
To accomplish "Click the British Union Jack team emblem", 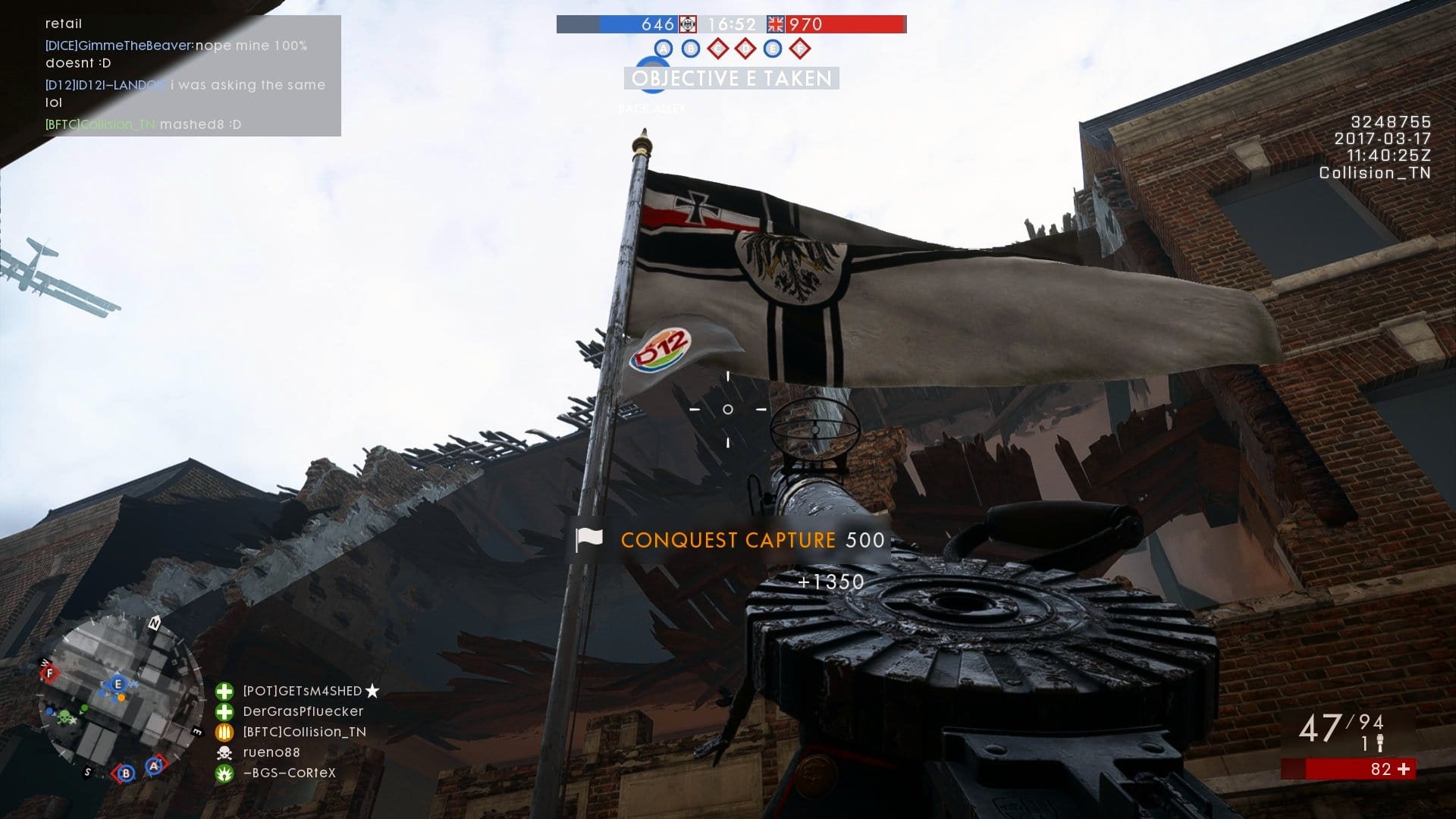I will click(776, 24).
